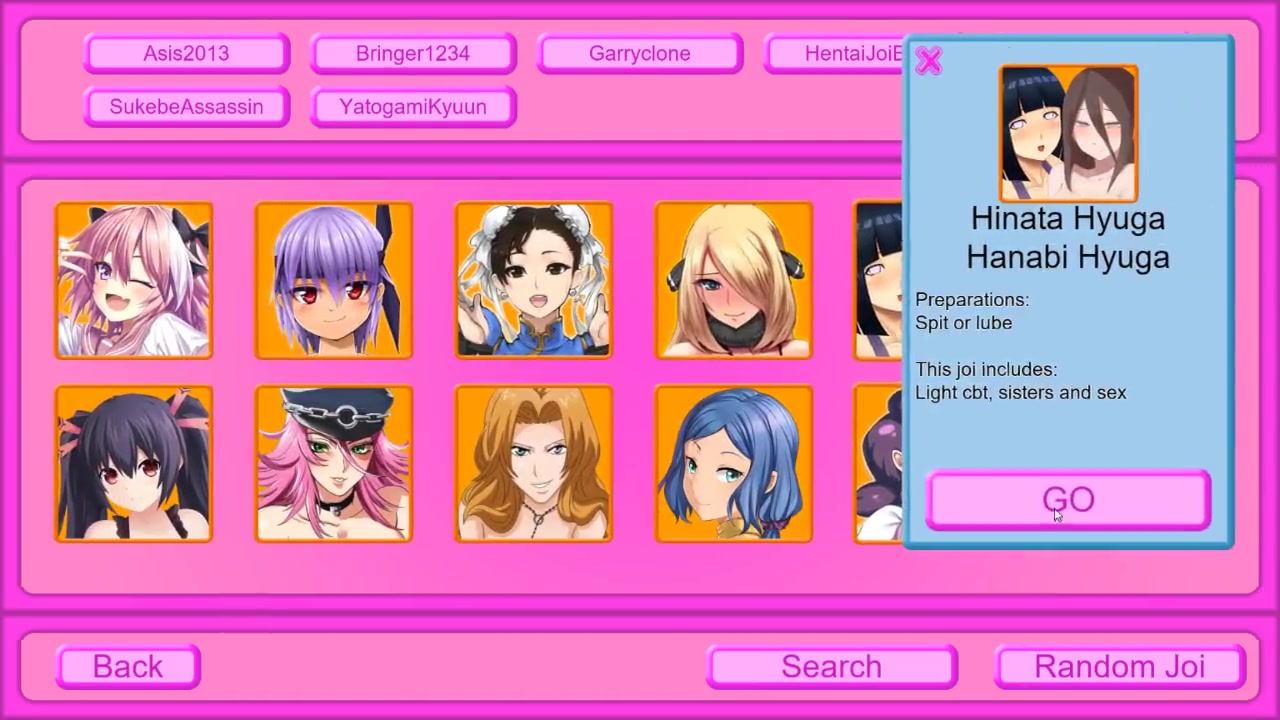Click the GO button

(1068, 499)
